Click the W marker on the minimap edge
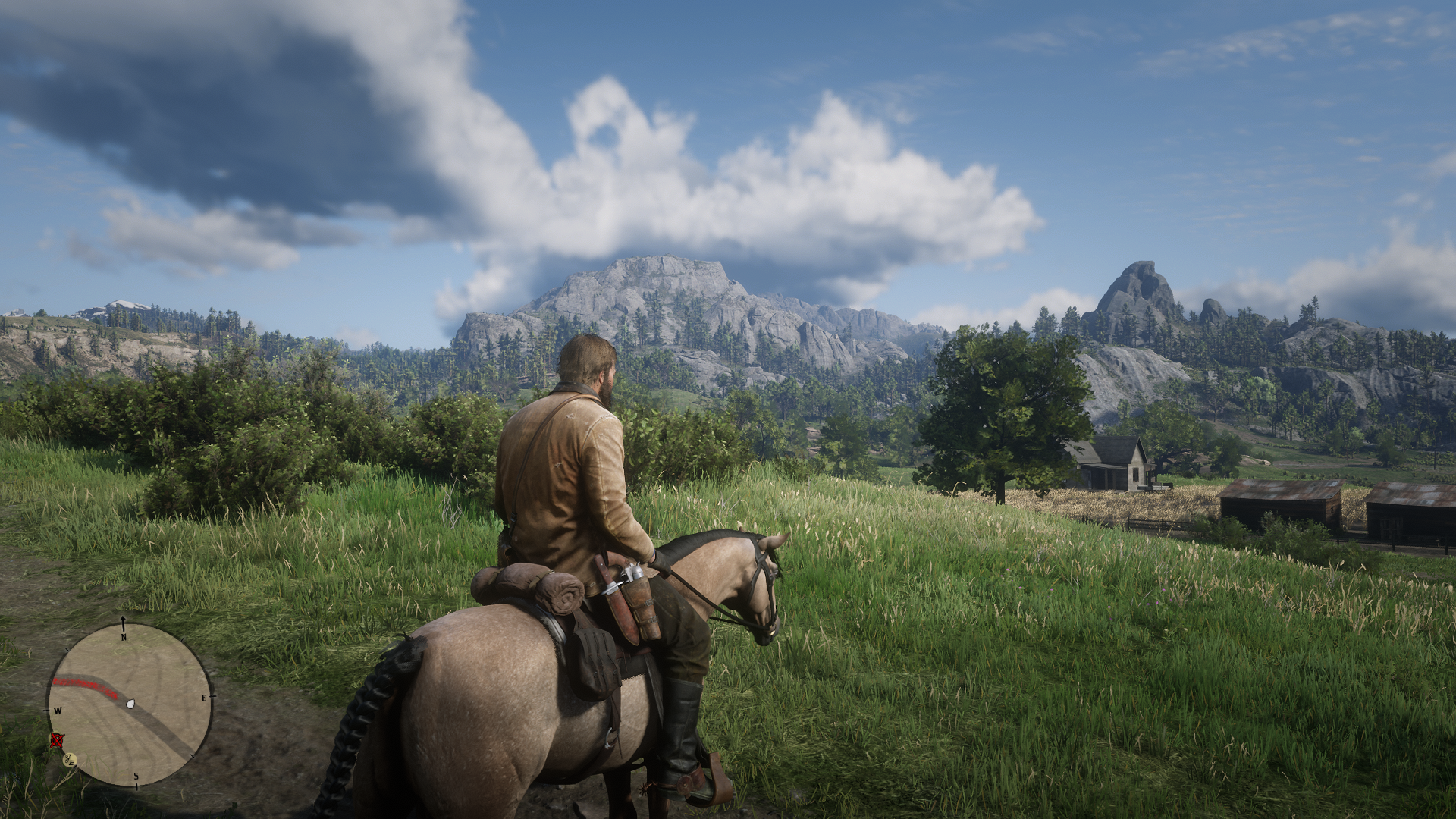 pyautogui.click(x=58, y=709)
